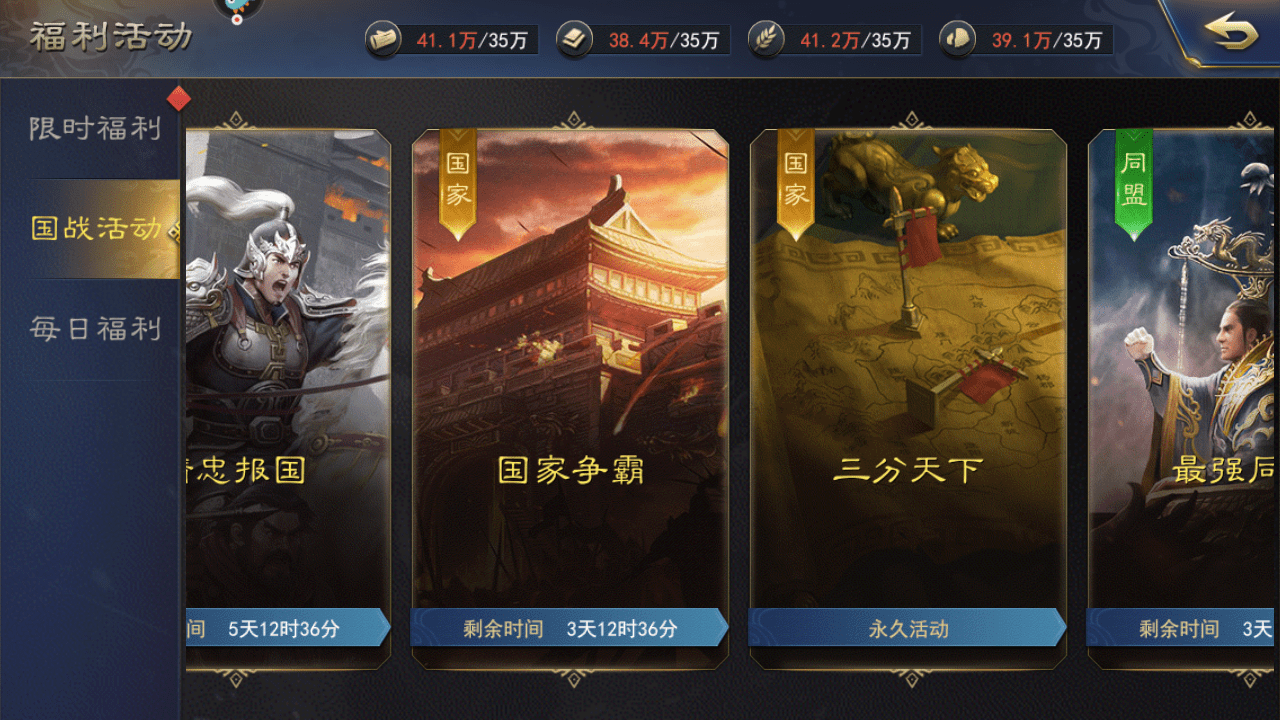Click the 剩余时间 countdown banner under 国家争霸
The height and width of the screenshot is (720, 1280).
tap(570, 629)
